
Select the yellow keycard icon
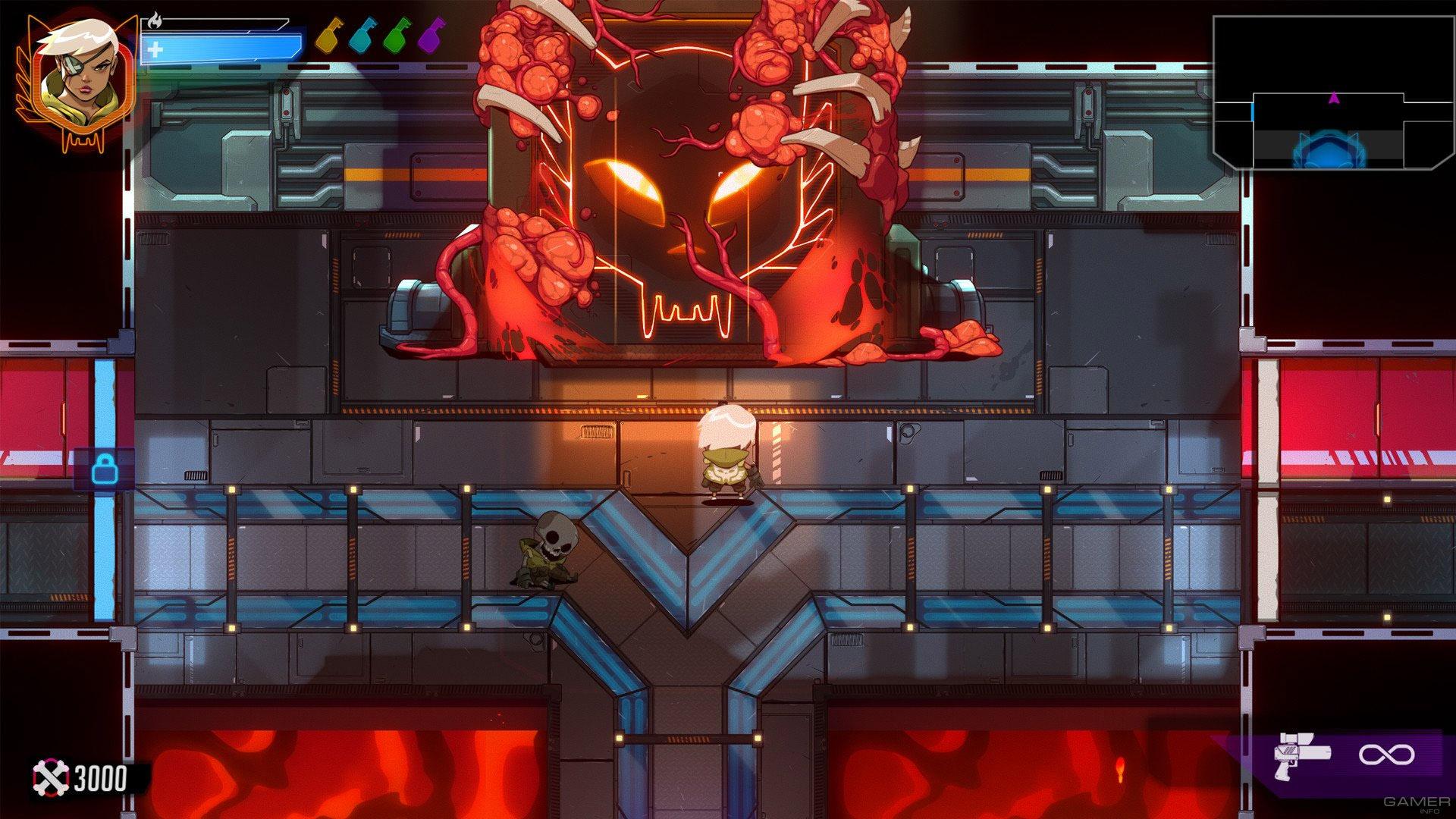(x=328, y=36)
